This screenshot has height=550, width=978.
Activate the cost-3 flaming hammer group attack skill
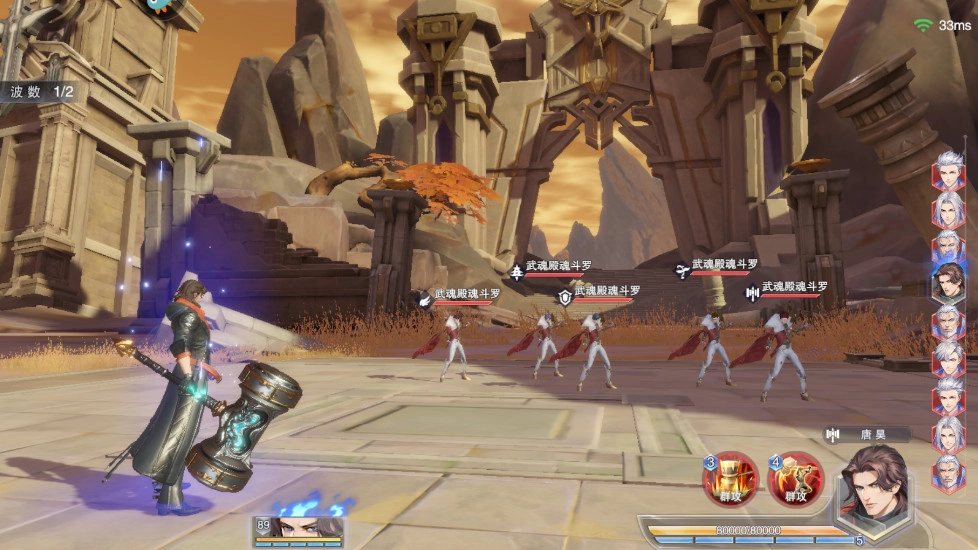730,478
